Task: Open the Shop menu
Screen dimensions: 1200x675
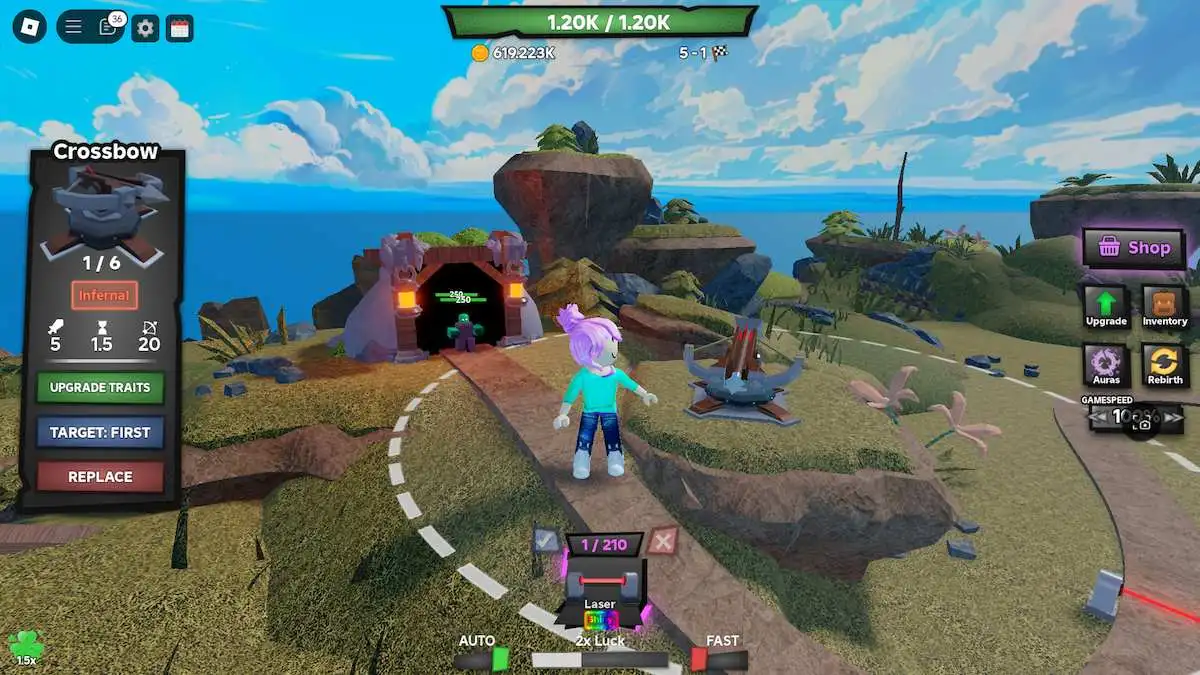Action: 1133,248
